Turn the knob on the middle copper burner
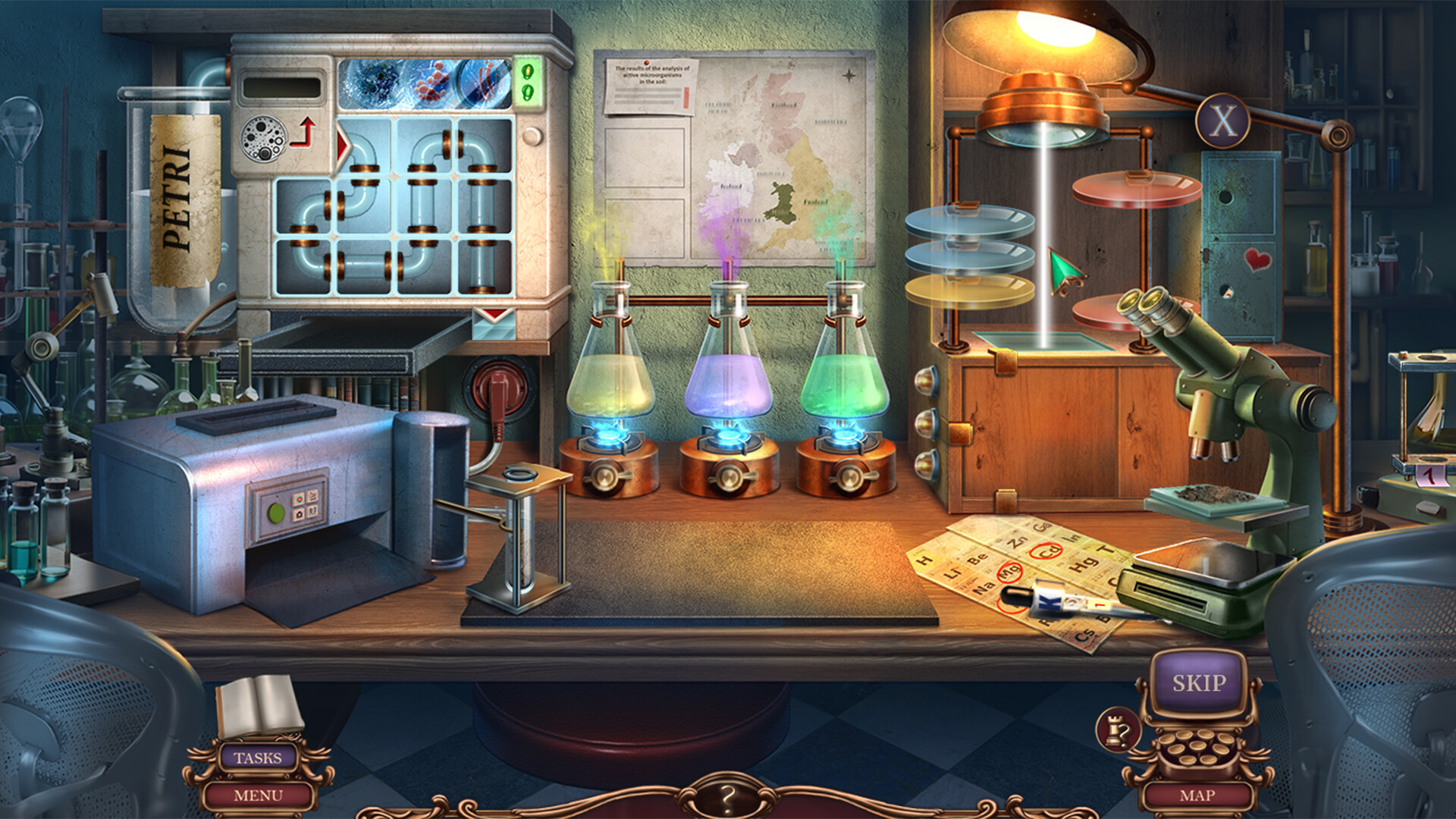The width and height of the screenshot is (1456, 819). click(x=730, y=476)
